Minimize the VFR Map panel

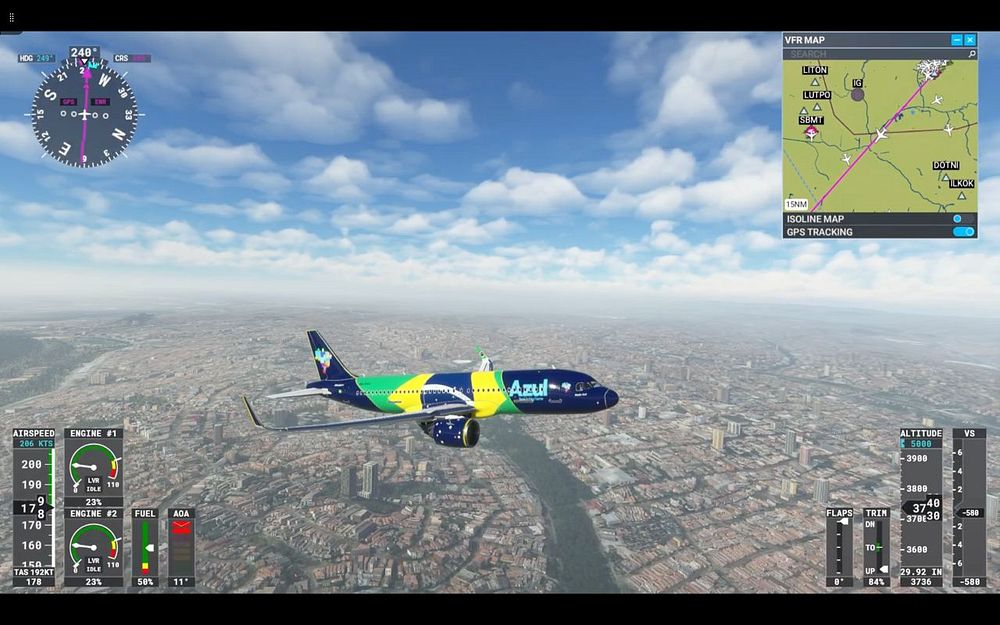point(957,40)
